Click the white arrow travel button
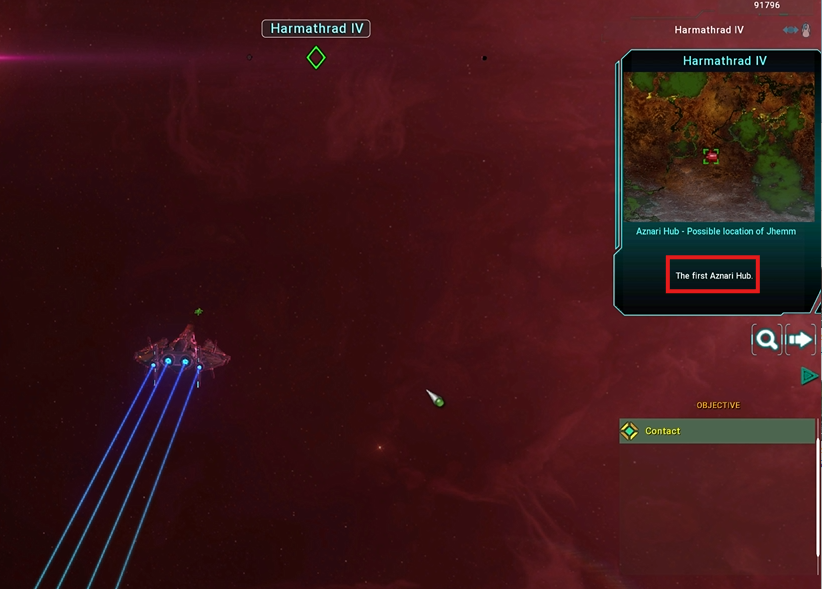The width and height of the screenshot is (822, 589). [x=801, y=340]
